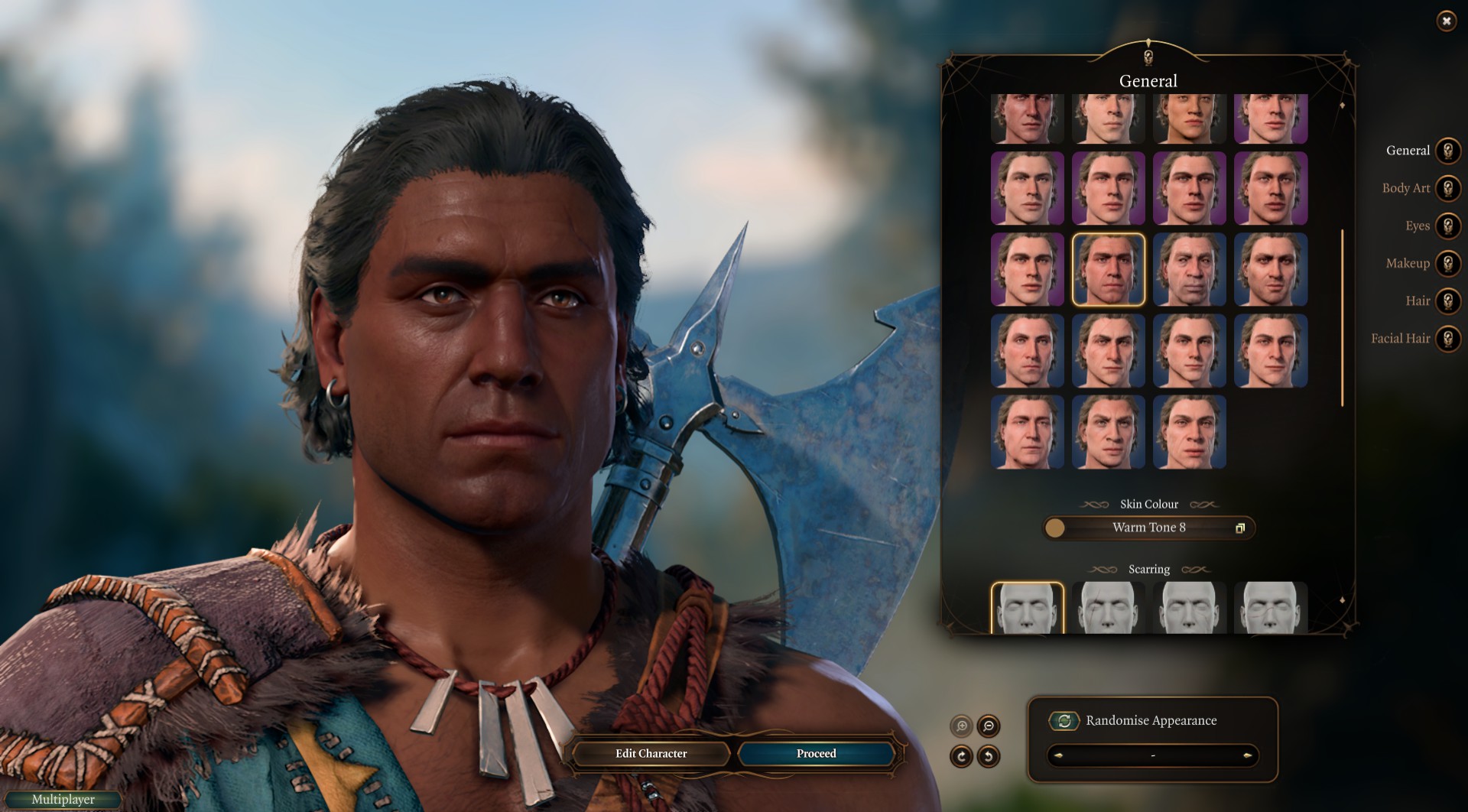
Task: Click the right arrow of the appearance stepper
Action: (1247, 756)
